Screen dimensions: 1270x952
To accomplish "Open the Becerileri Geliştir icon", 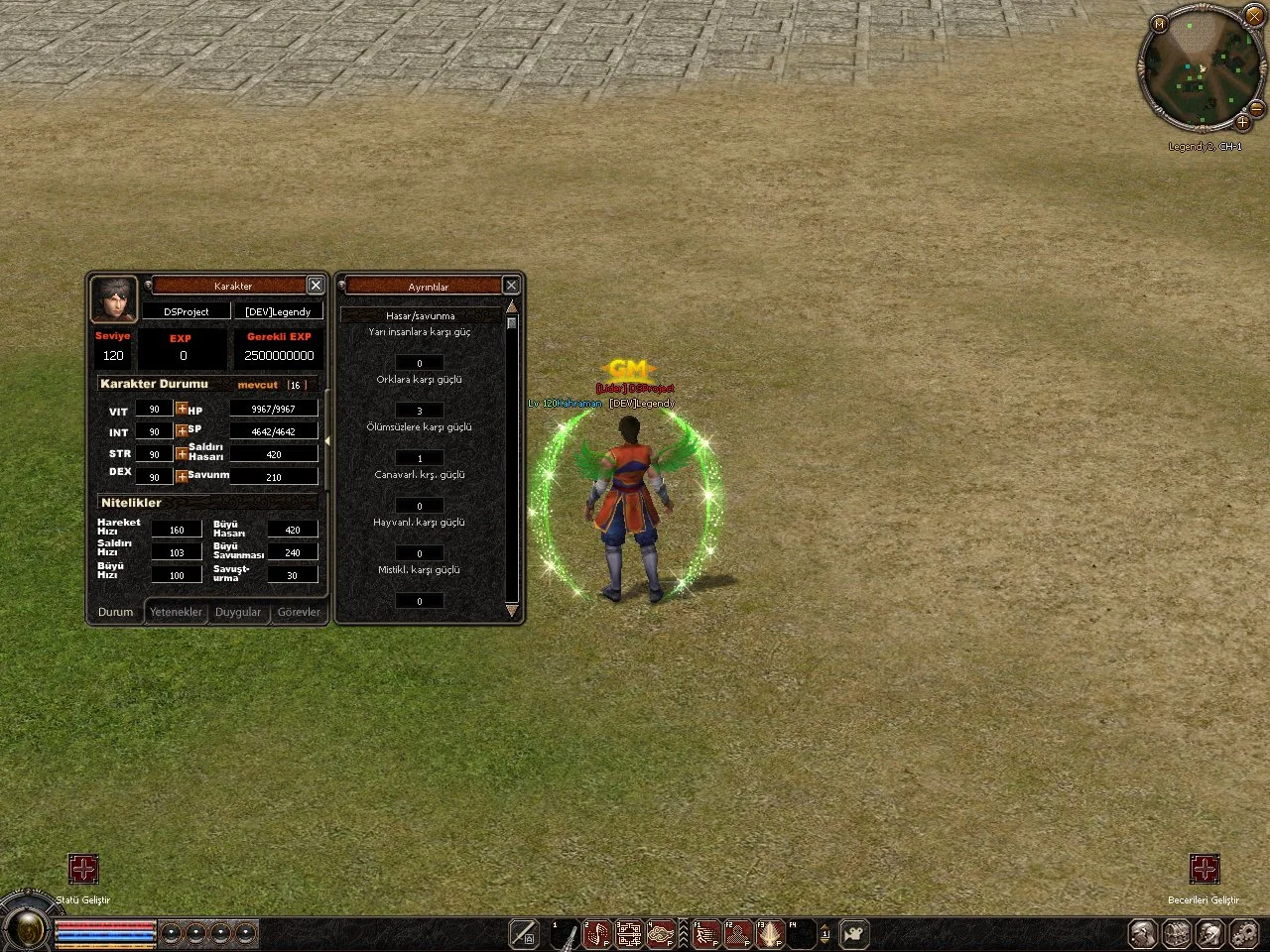I will pos(1205,870).
